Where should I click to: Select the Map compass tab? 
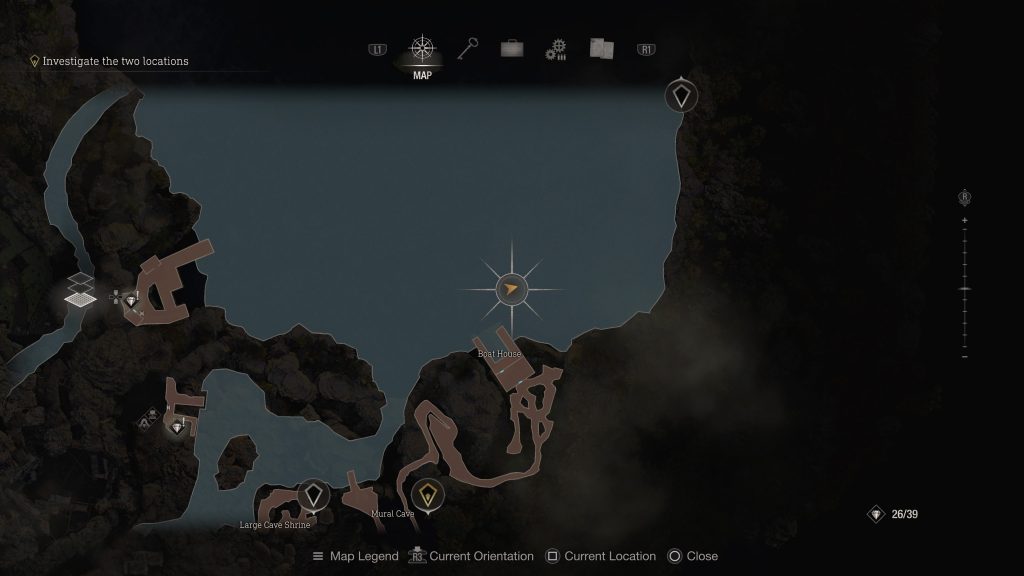pos(422,50)
